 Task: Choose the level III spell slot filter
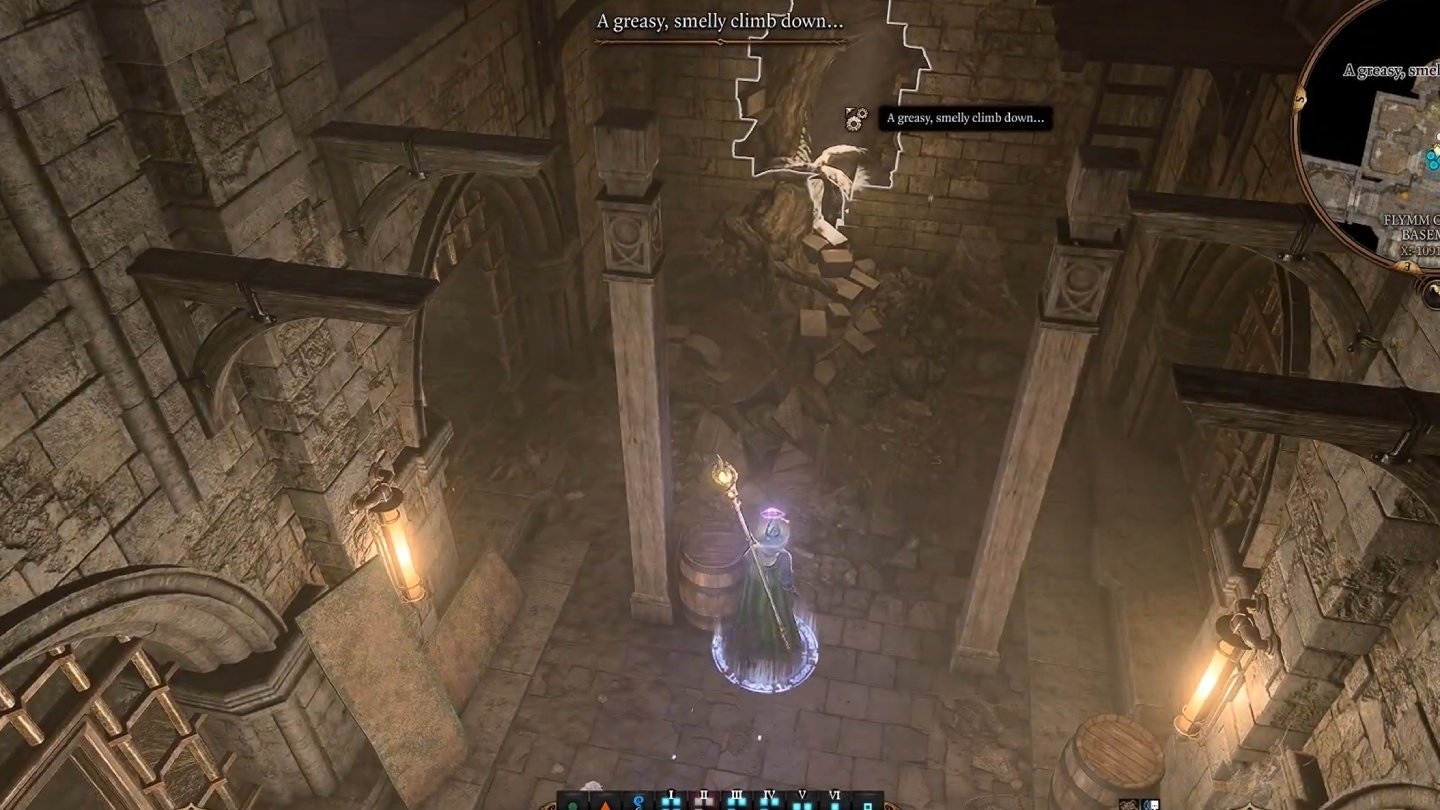pyautogui.click(x=737, y=801)
